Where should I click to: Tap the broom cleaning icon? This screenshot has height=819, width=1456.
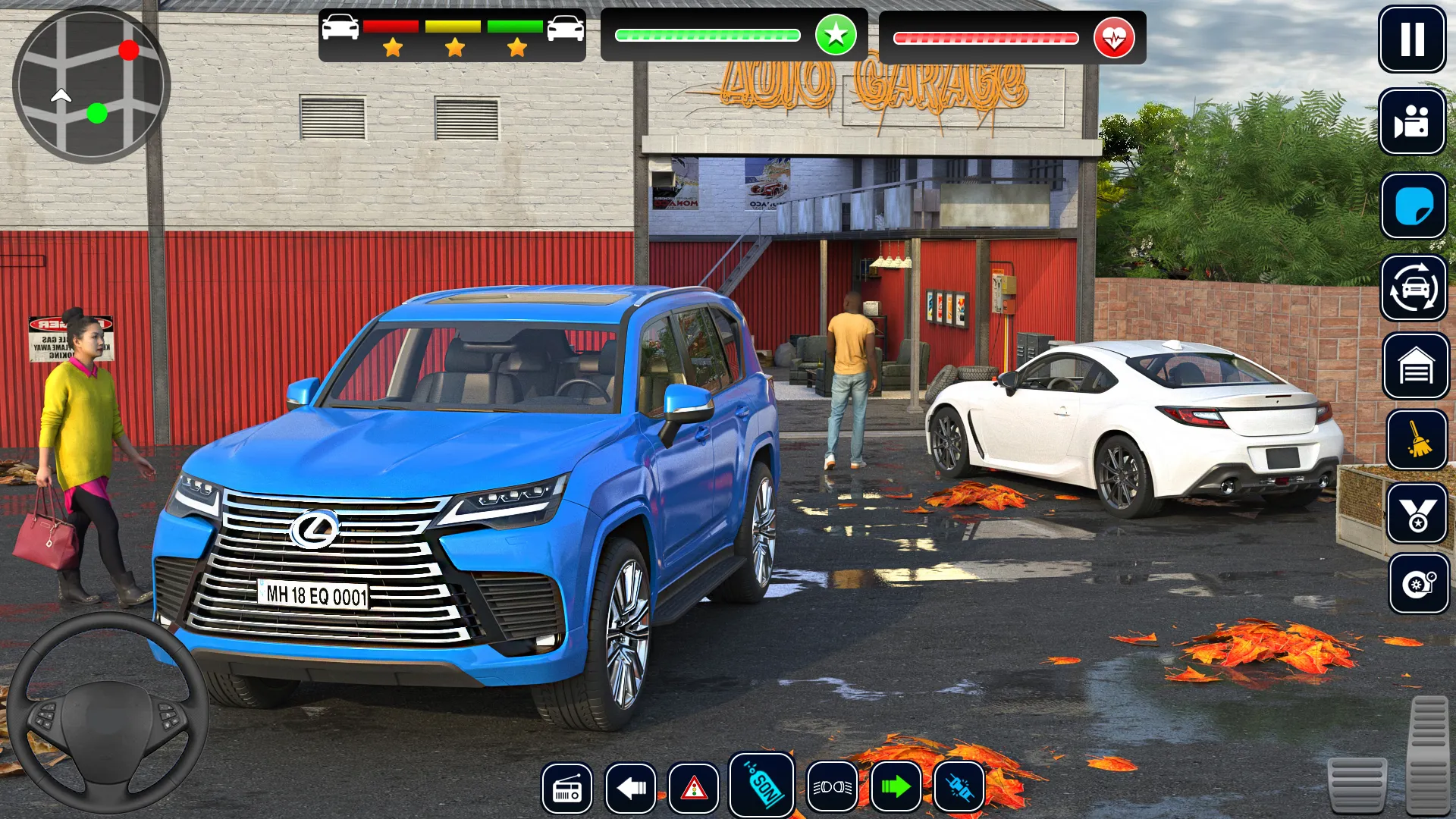point(1417,441)
